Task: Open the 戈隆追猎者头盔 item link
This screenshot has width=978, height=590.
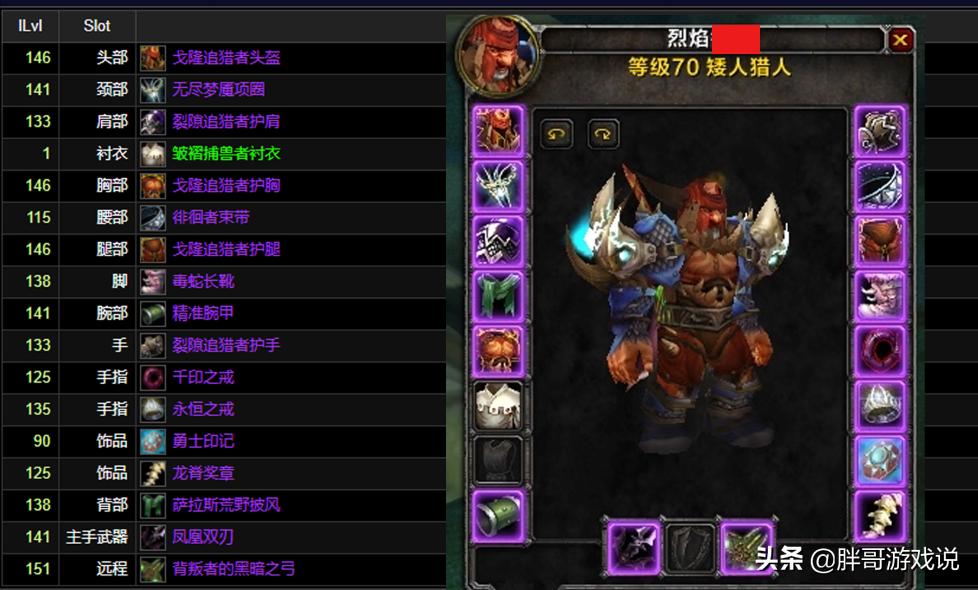Action: tap(226, 57)
